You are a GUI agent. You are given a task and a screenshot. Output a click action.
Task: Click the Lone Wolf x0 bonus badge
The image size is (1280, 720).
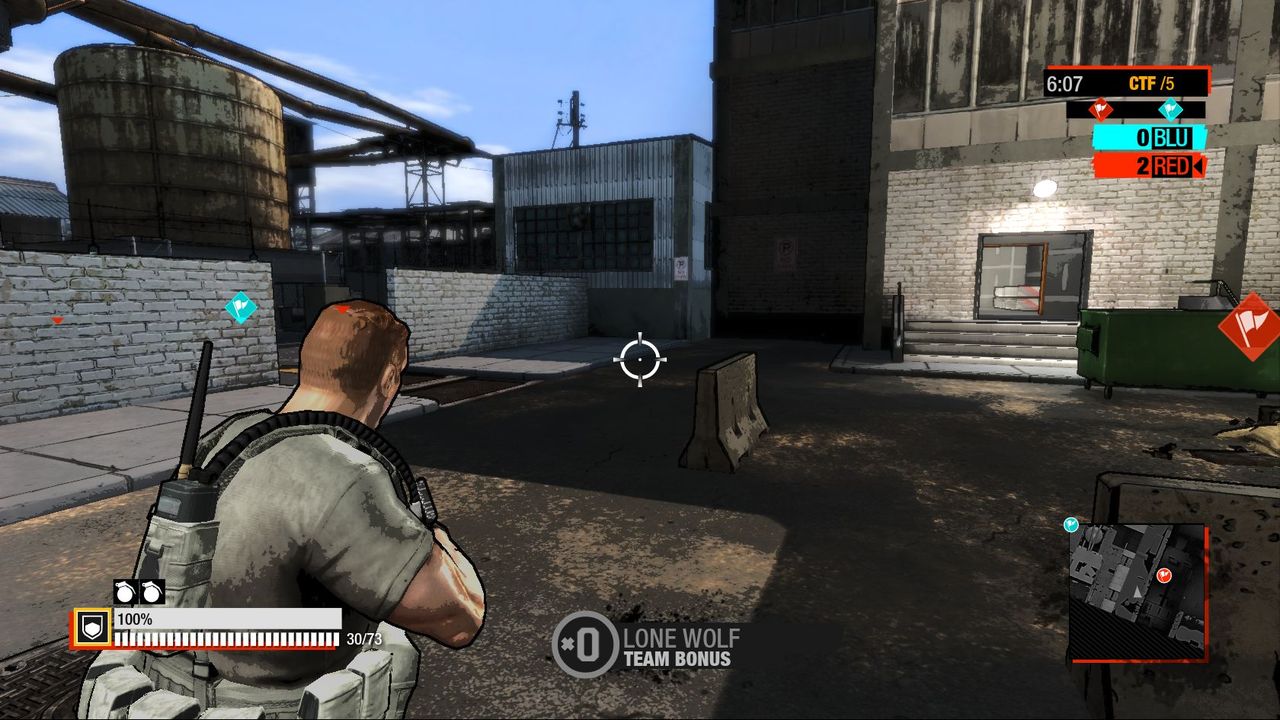pyautogui.click(x=586, y=645)
